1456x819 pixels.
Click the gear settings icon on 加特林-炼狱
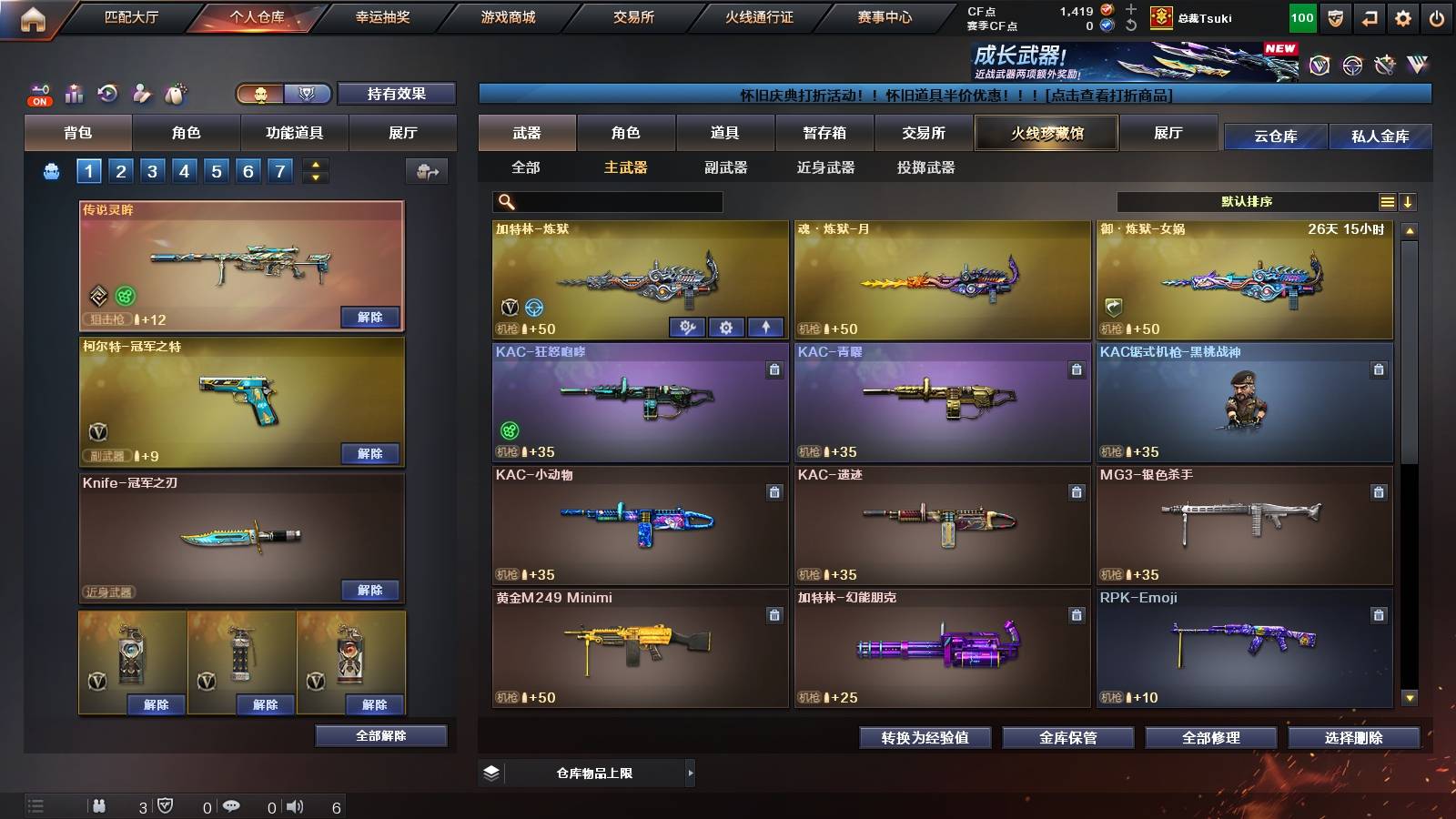point(725,327)
